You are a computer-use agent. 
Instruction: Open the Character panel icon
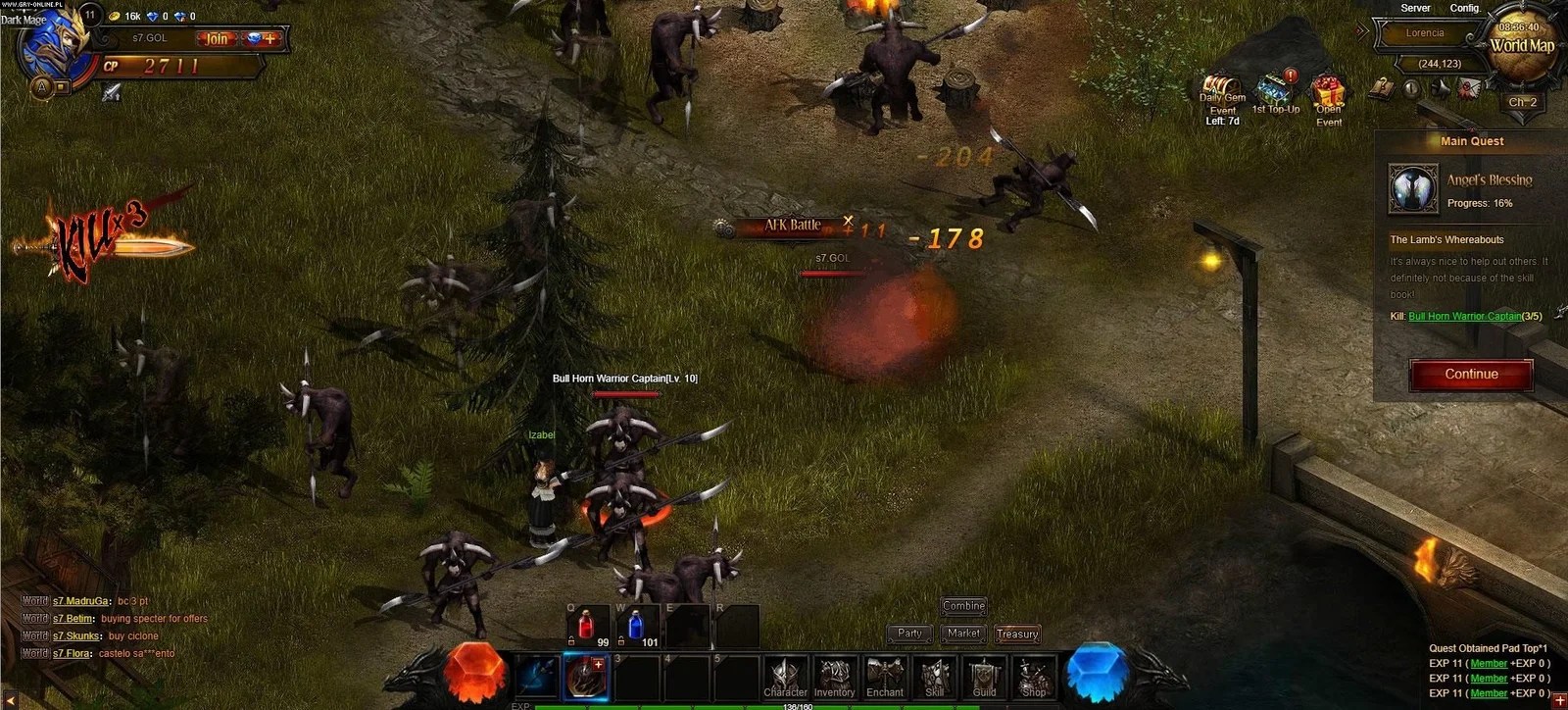(785, 676)
